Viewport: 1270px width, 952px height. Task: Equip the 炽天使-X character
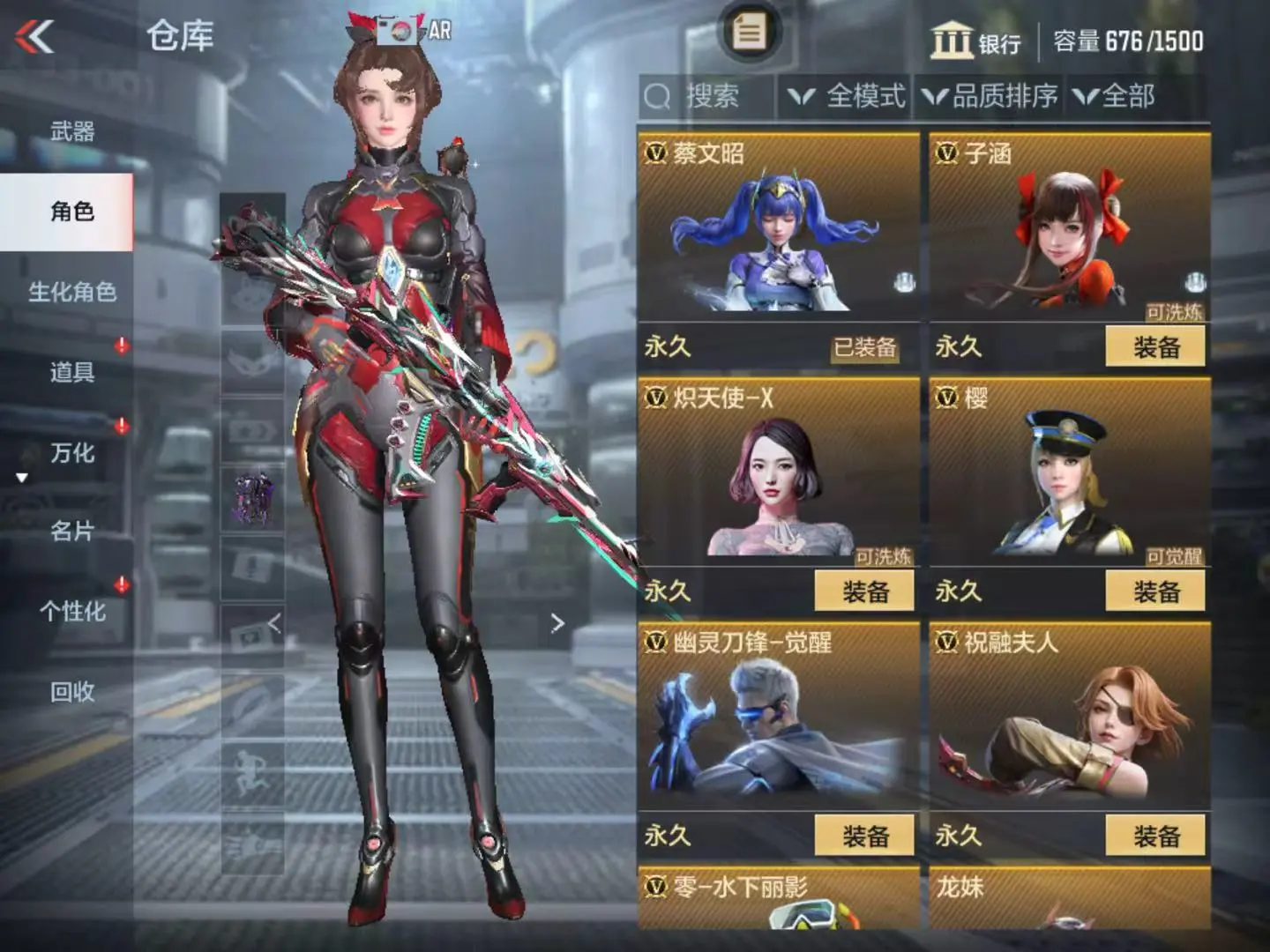pyautogui.click(x=864, y=591)
